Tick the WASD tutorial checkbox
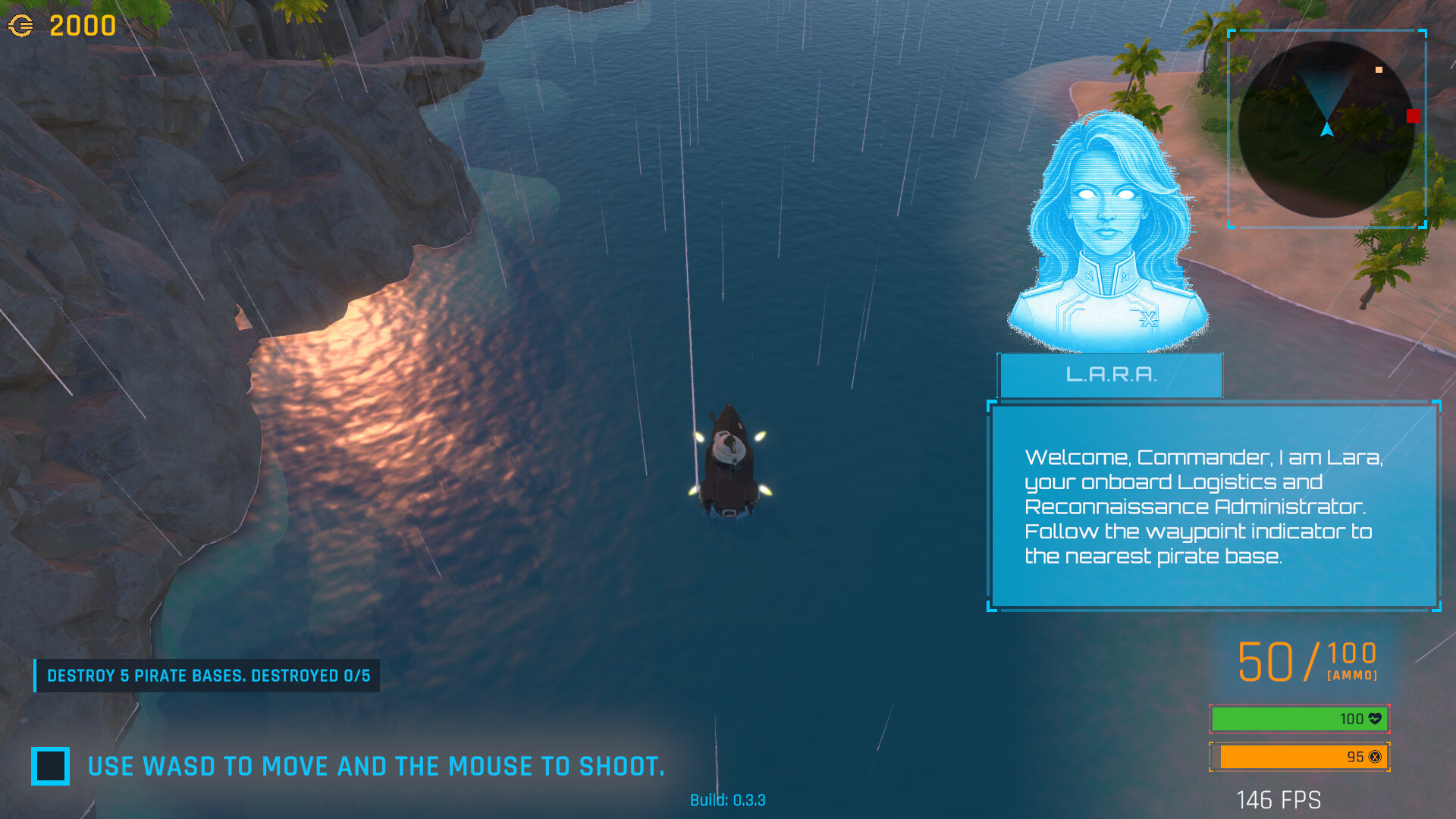1456x819 pixels. pyautogui.click(x=51, y=766)
